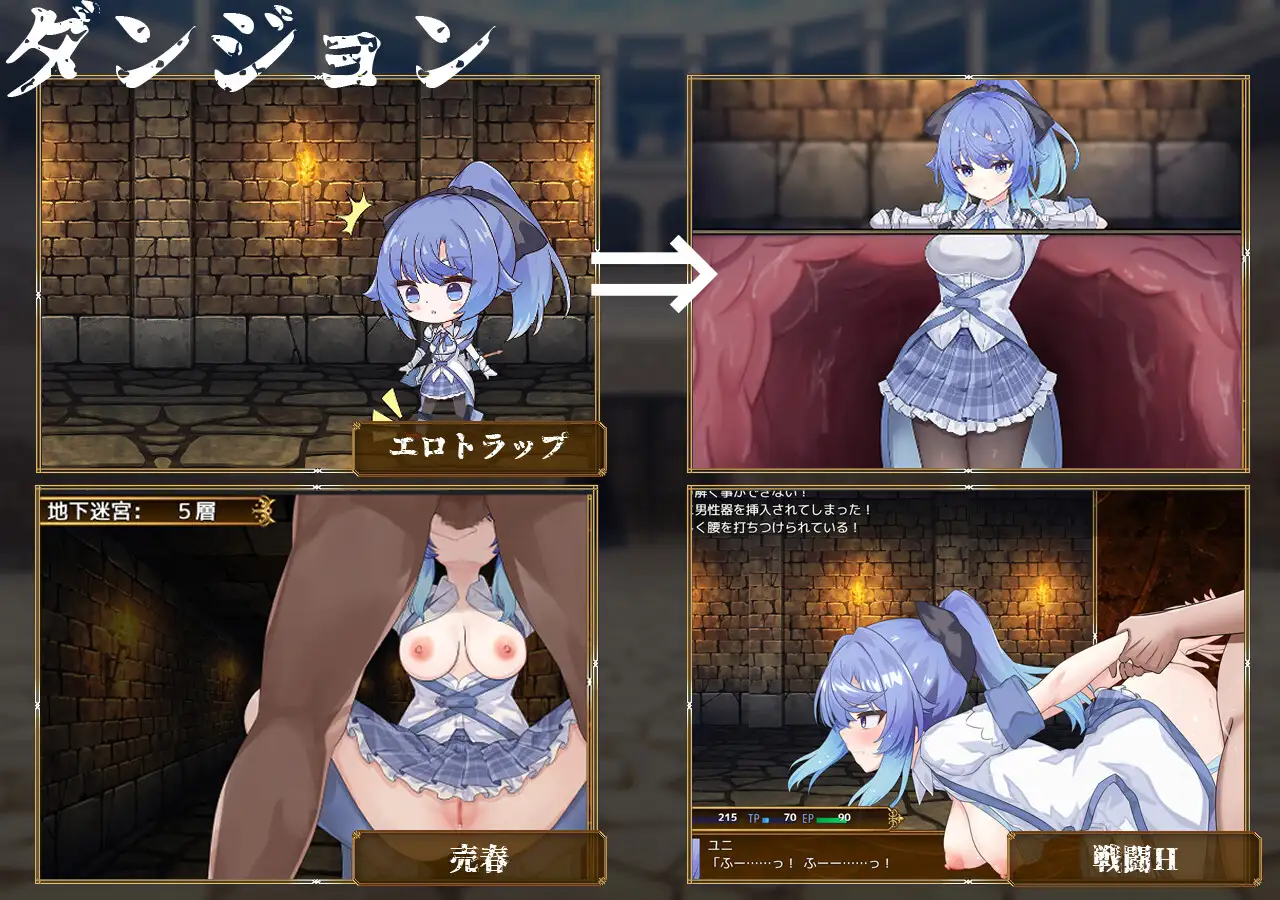Click the green EP gauge at 90
This screenshot has height=900, width=1280.
(x=828, y=819)
